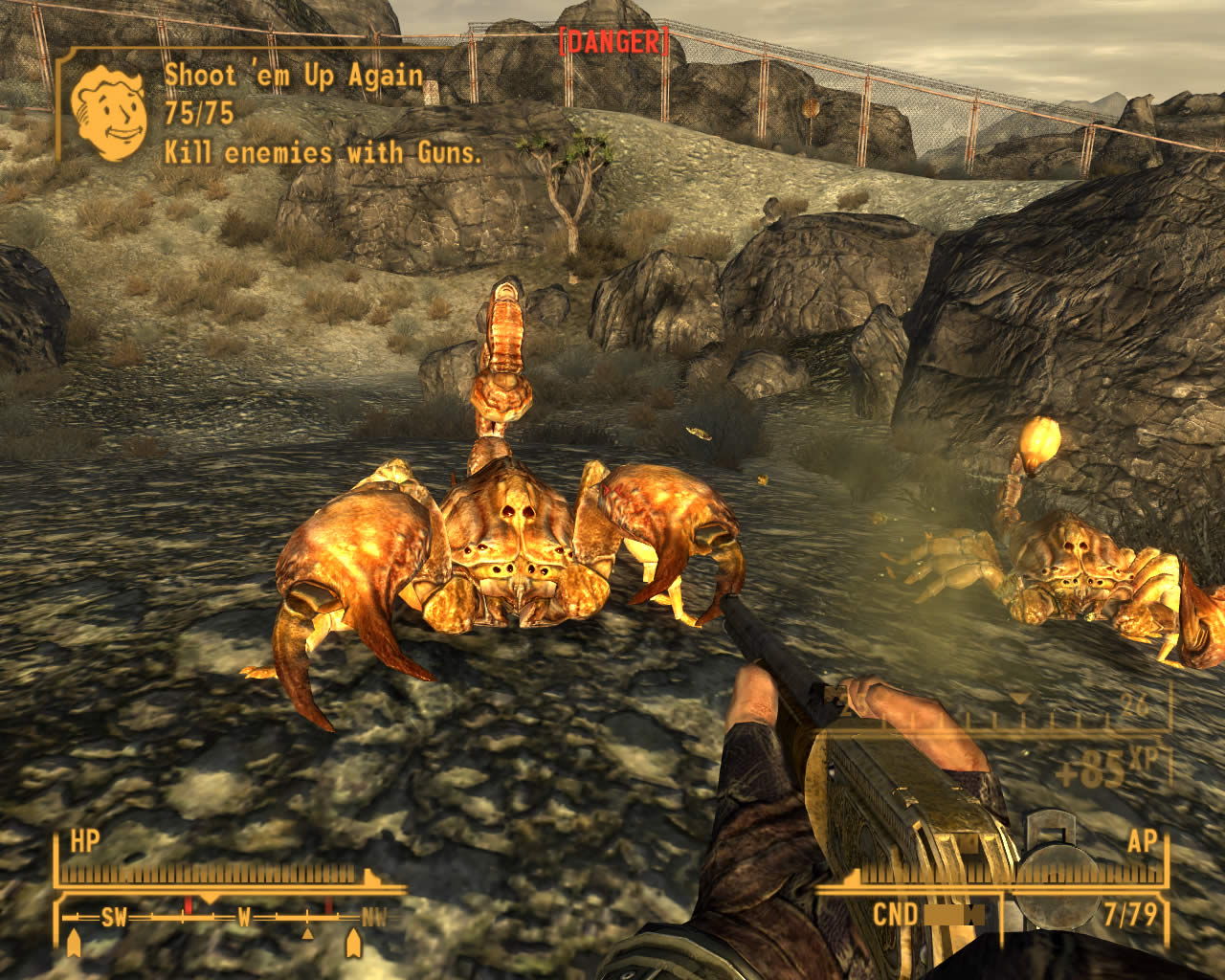Click the Vault Boy challenge icon
The height and width of the screenshot is (980, 1225).
tap(108, 112)
